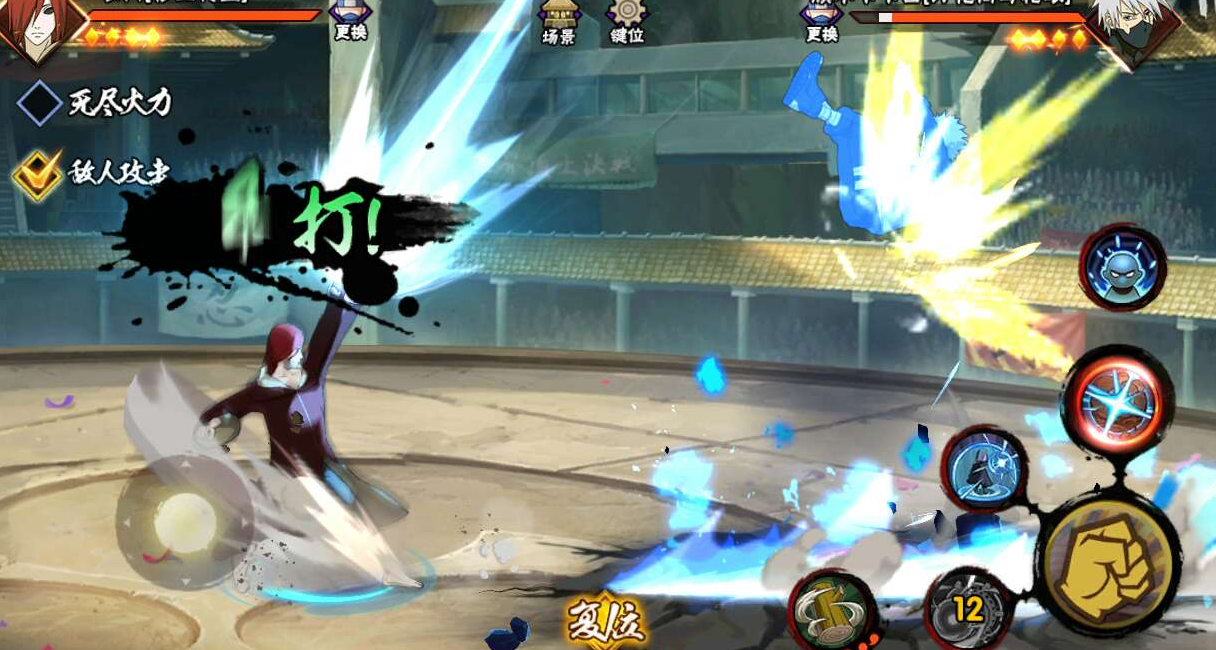The image size is (1216, 650).
Task: Use the log substitution technique button
Action: tap(832, 610)
